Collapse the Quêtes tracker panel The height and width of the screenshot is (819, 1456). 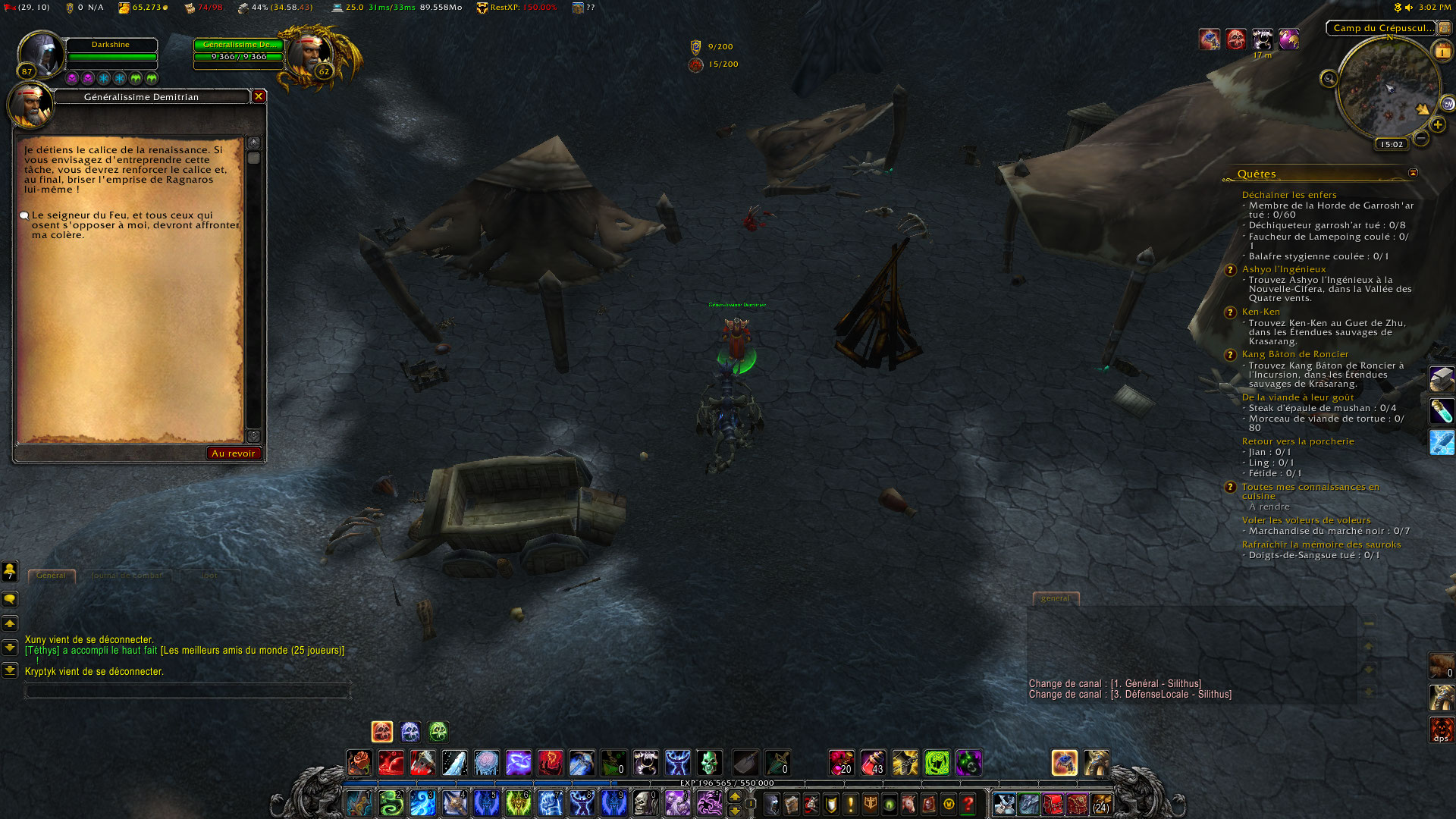1413,174
